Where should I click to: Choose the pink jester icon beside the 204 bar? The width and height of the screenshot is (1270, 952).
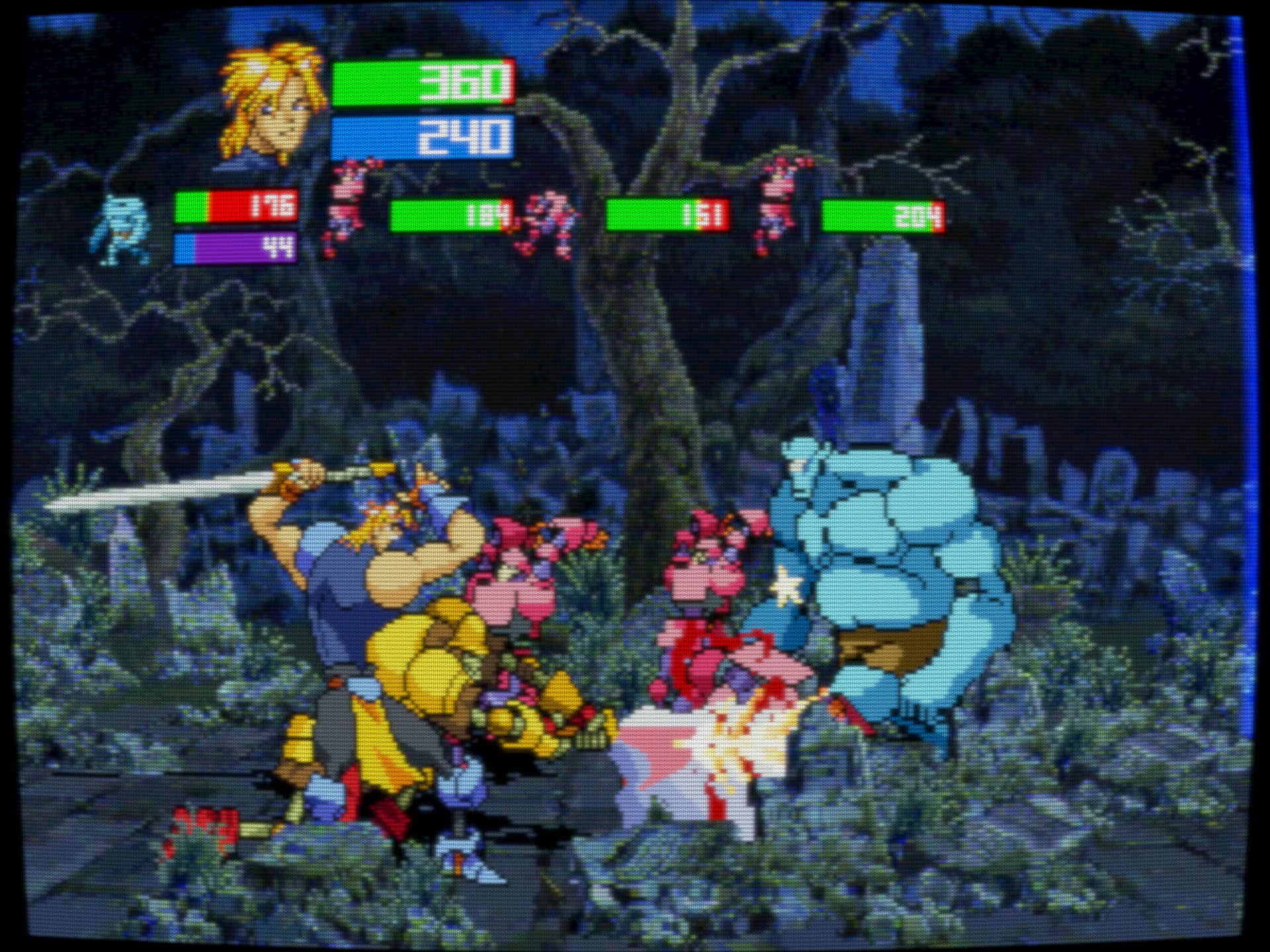coord(781,204)
